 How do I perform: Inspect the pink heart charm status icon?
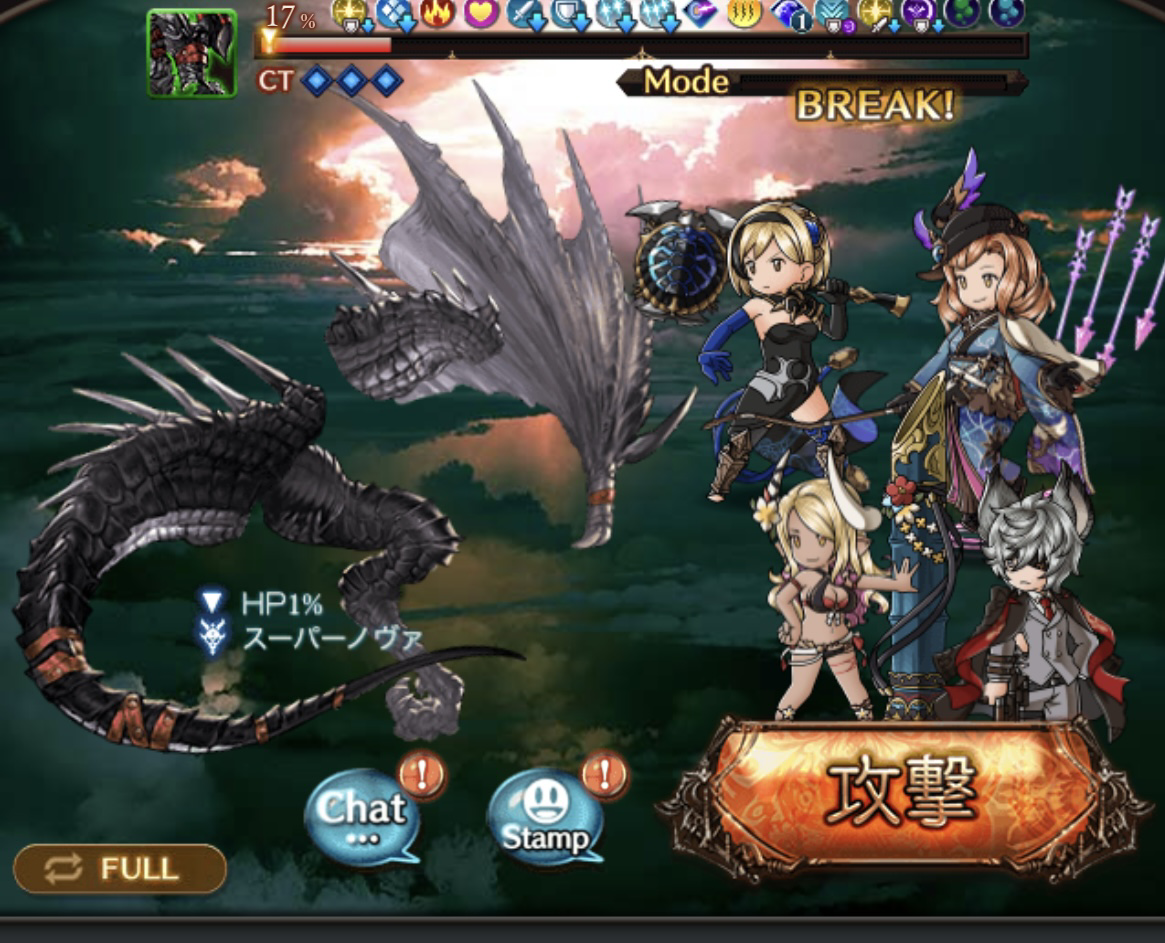coord(481,13)
